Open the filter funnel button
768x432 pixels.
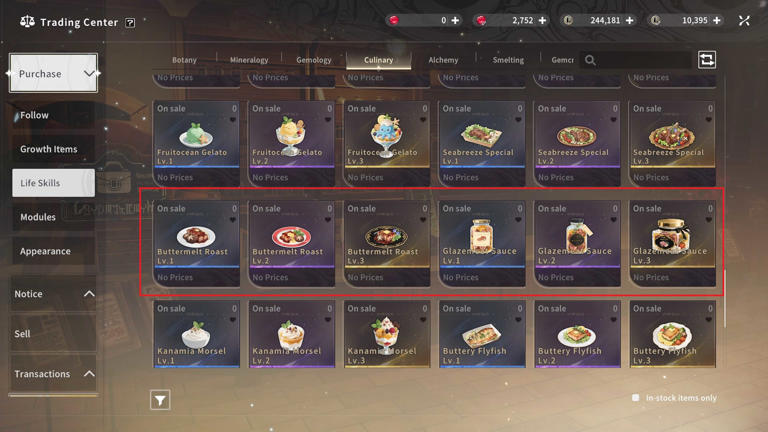click(x=160, y=400)
